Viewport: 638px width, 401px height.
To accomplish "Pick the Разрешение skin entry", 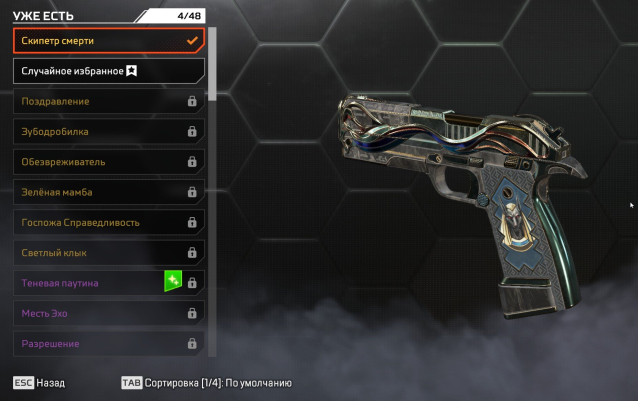I will tap(108, 344).
